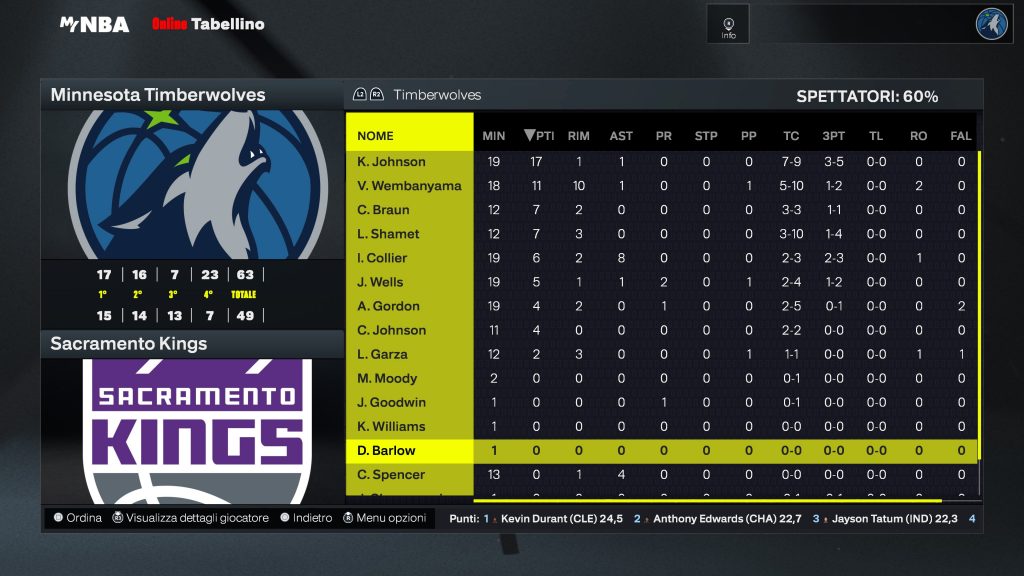Select L. Garza's row
The height and width of the screenshot is (576, 1024).
[383, 354]
